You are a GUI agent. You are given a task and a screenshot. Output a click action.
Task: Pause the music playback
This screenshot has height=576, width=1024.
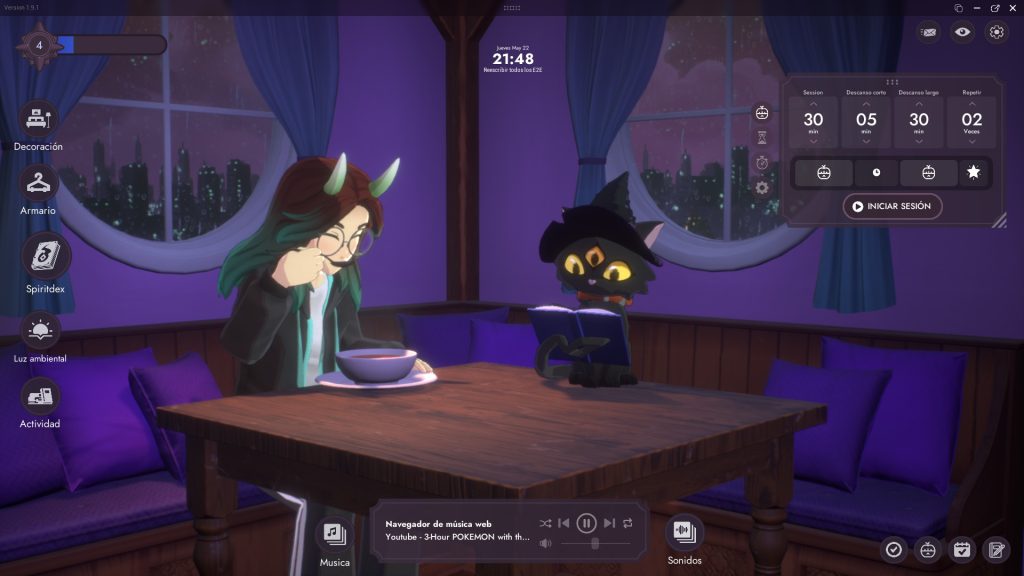click(587, 522)
